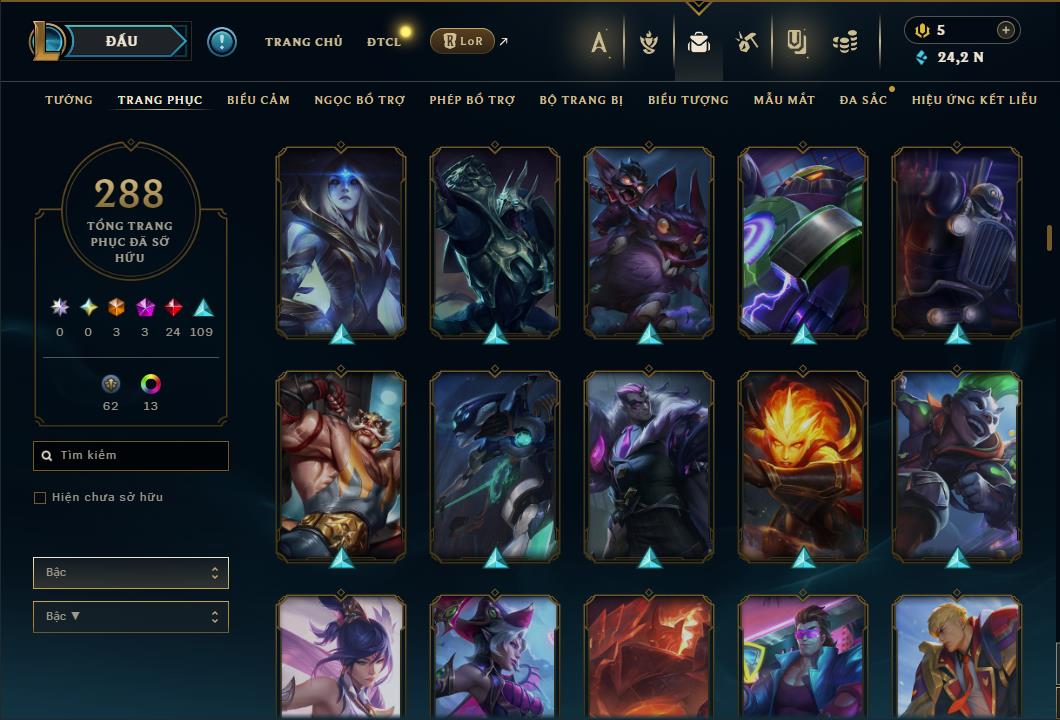This screenshot has height=720, width=1060.
Task: Open the TRANG CHỦ home page
Action: 303,42
